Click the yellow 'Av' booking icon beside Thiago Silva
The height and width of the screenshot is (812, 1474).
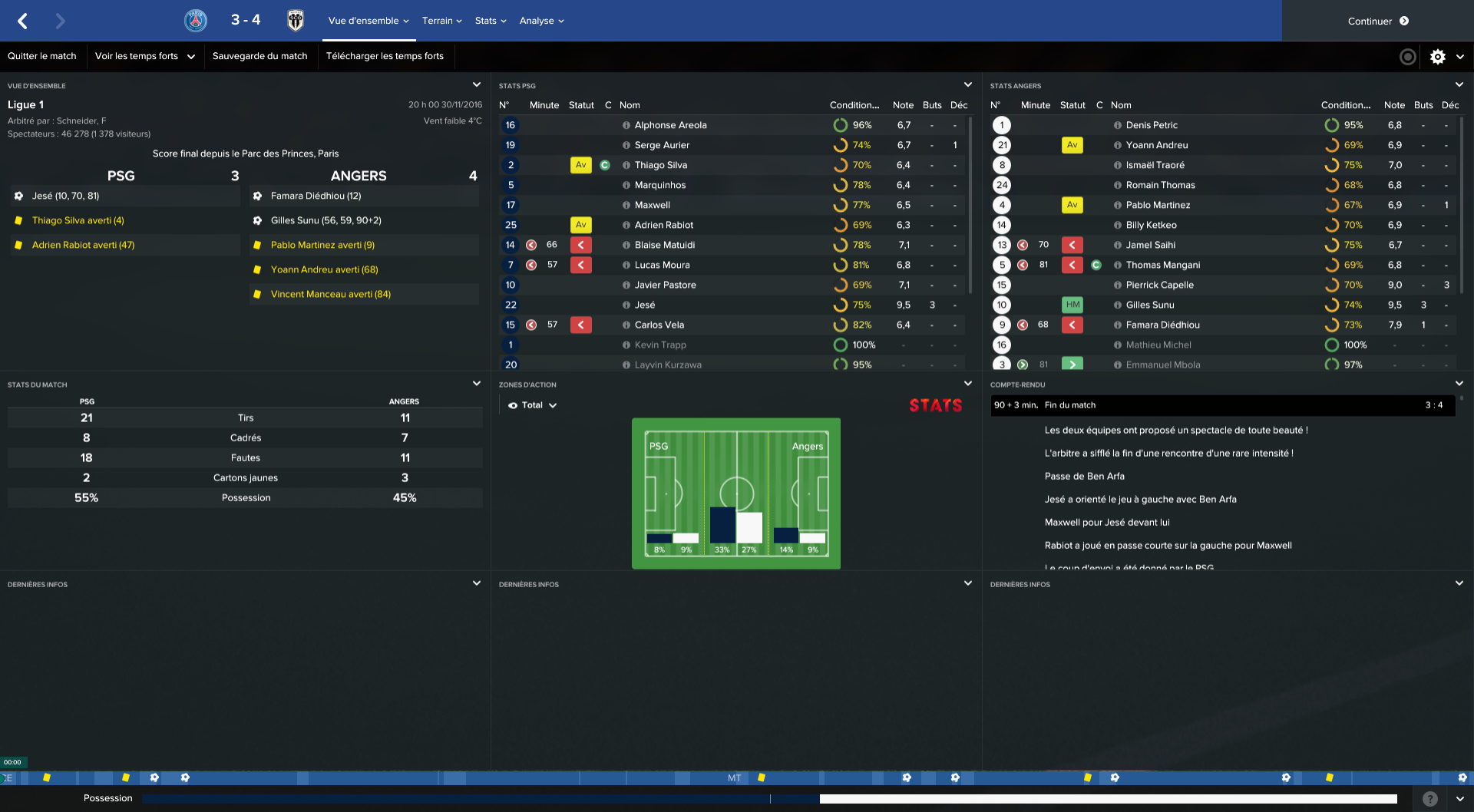coord(581,165)
